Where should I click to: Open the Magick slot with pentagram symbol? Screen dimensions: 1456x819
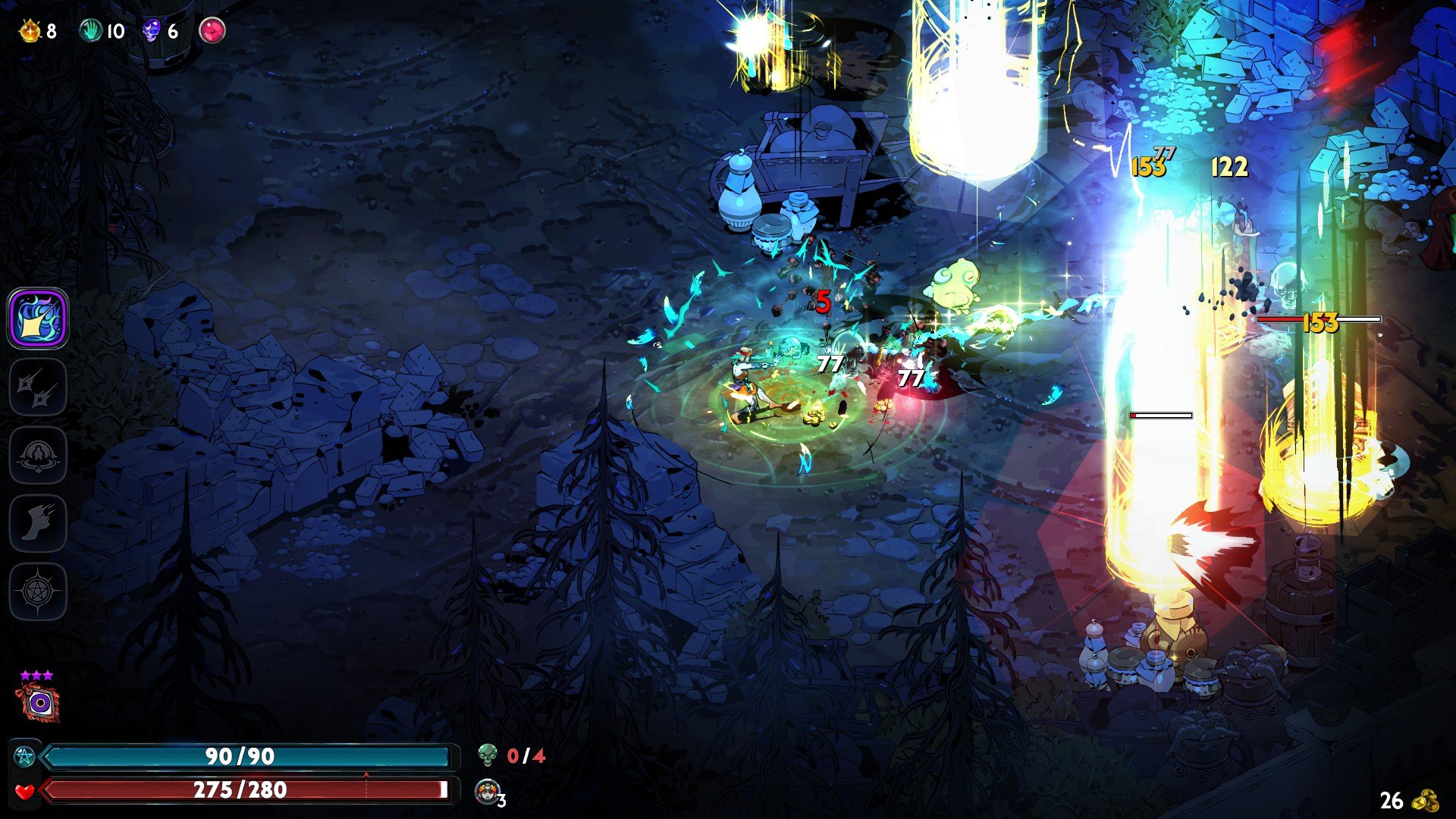pos(38,591)
